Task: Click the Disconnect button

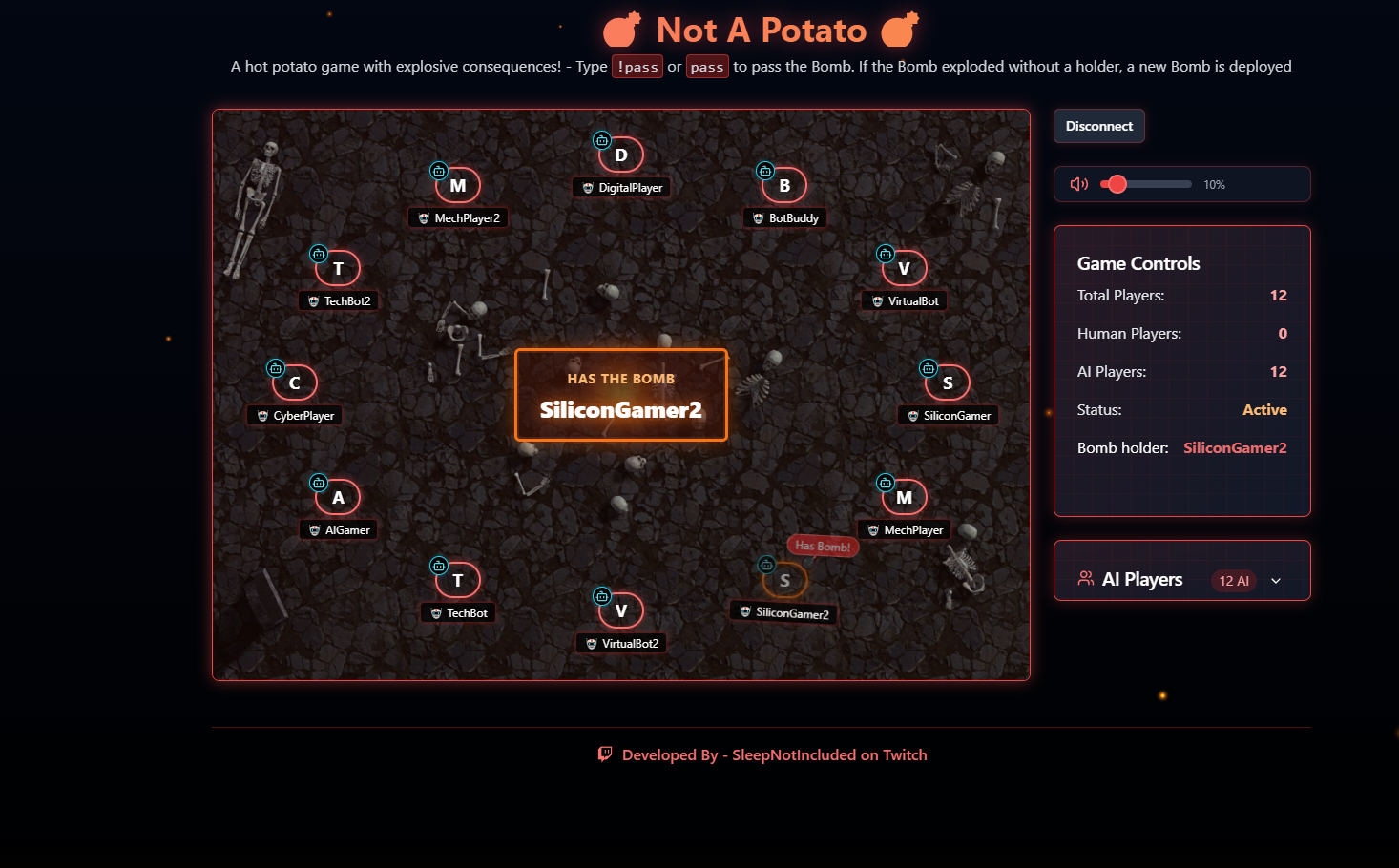Action: tap(1098, 125)
